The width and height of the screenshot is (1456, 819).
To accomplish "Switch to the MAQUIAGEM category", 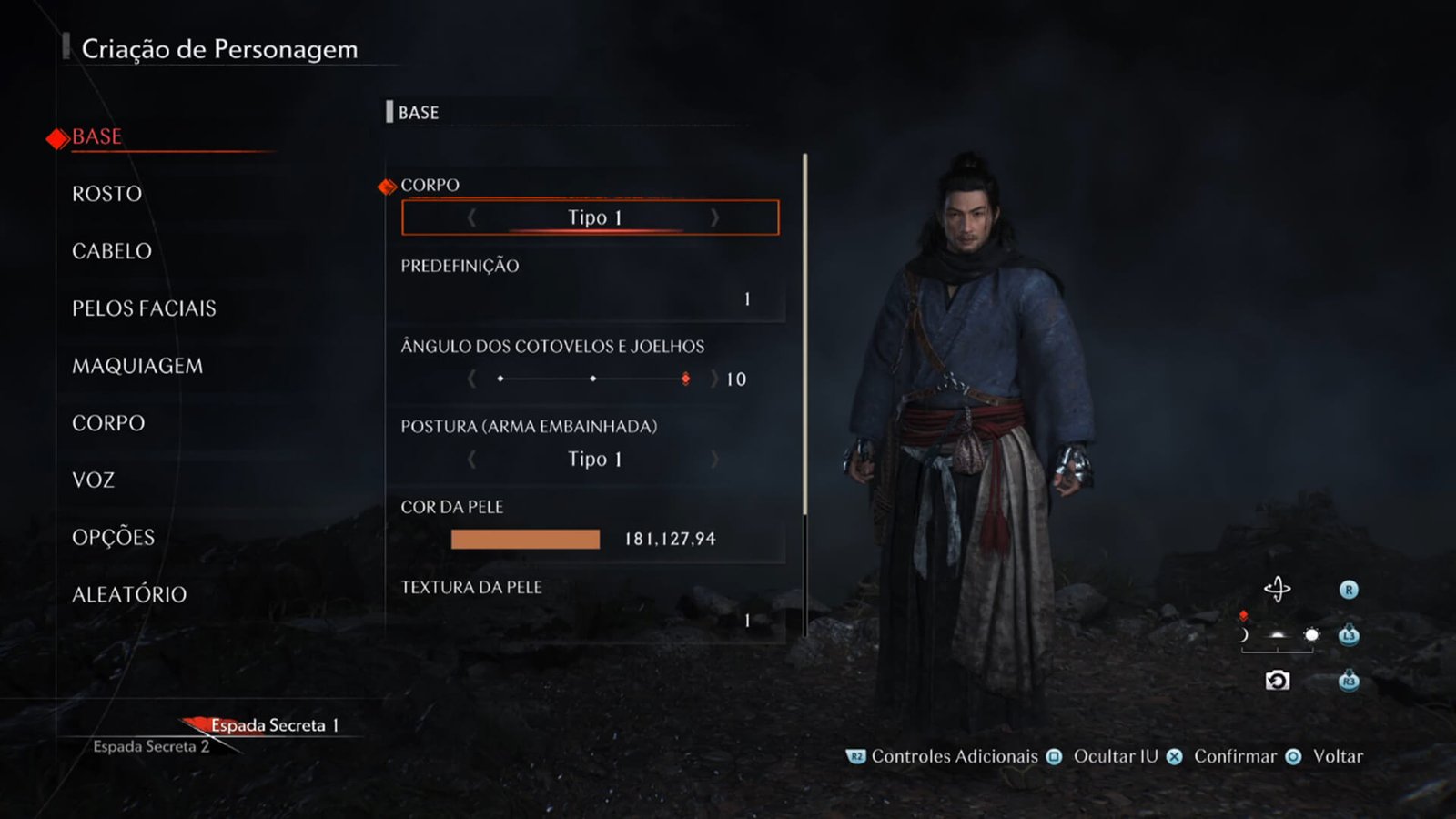I will coord(137,366).
